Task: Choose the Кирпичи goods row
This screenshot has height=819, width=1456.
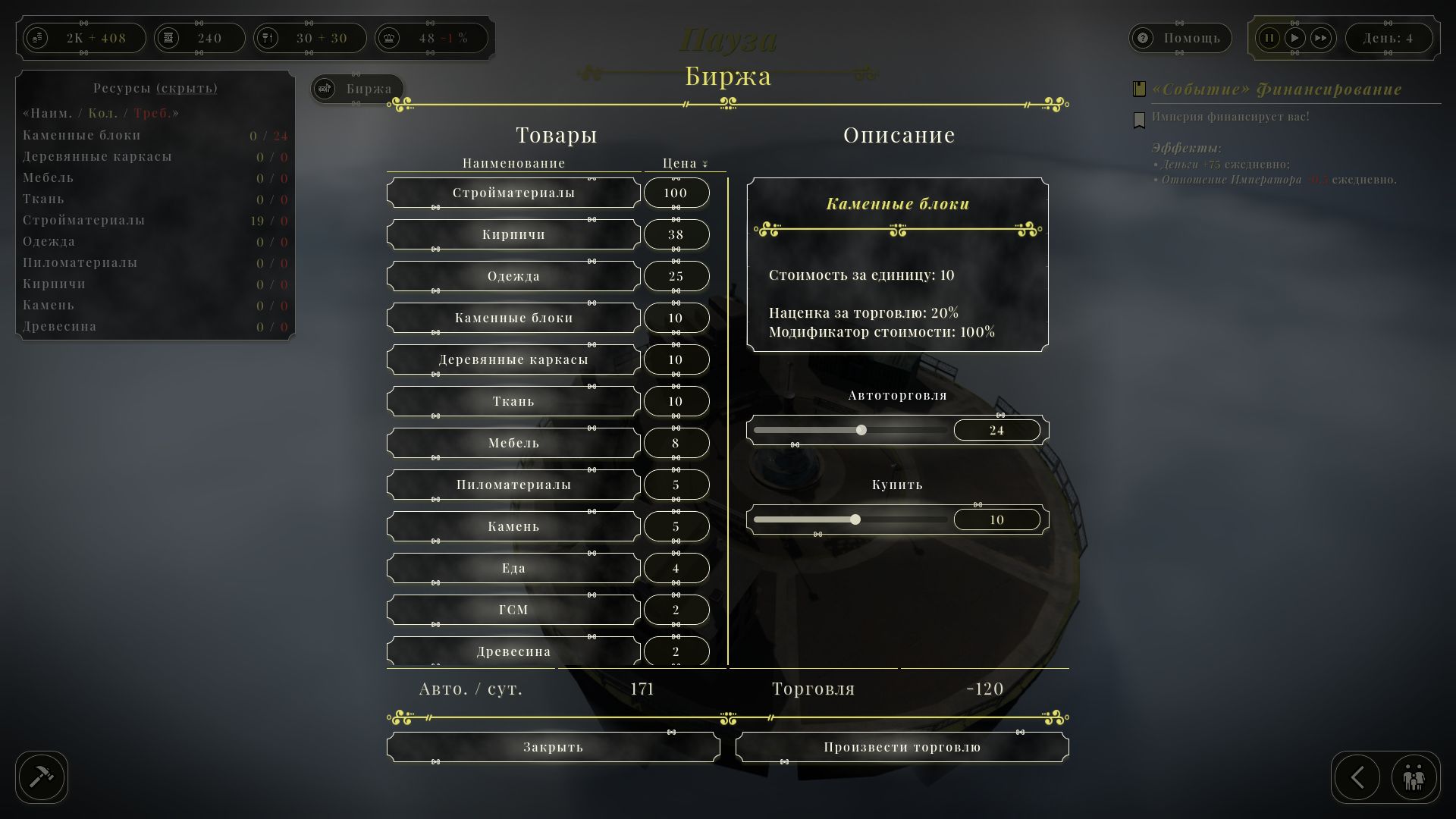Action: pos(513,234)
